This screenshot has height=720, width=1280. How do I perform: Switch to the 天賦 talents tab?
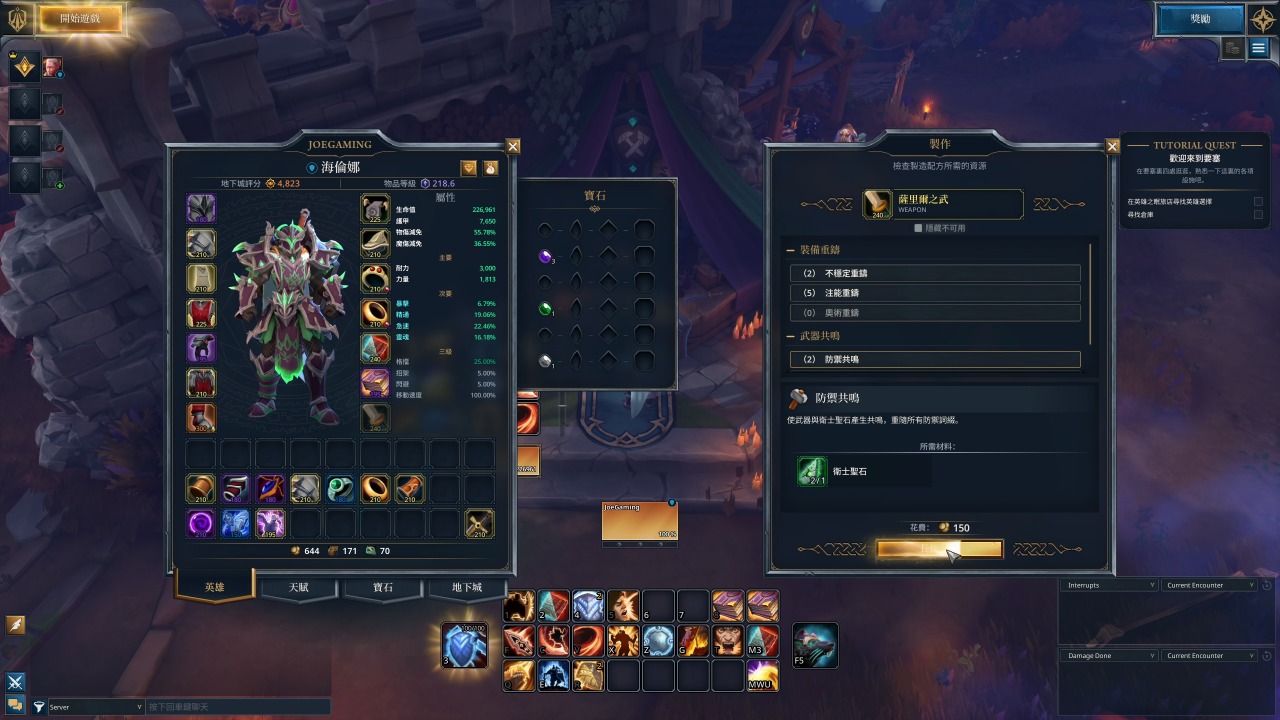pyautogui.click(x=299, y=587)
